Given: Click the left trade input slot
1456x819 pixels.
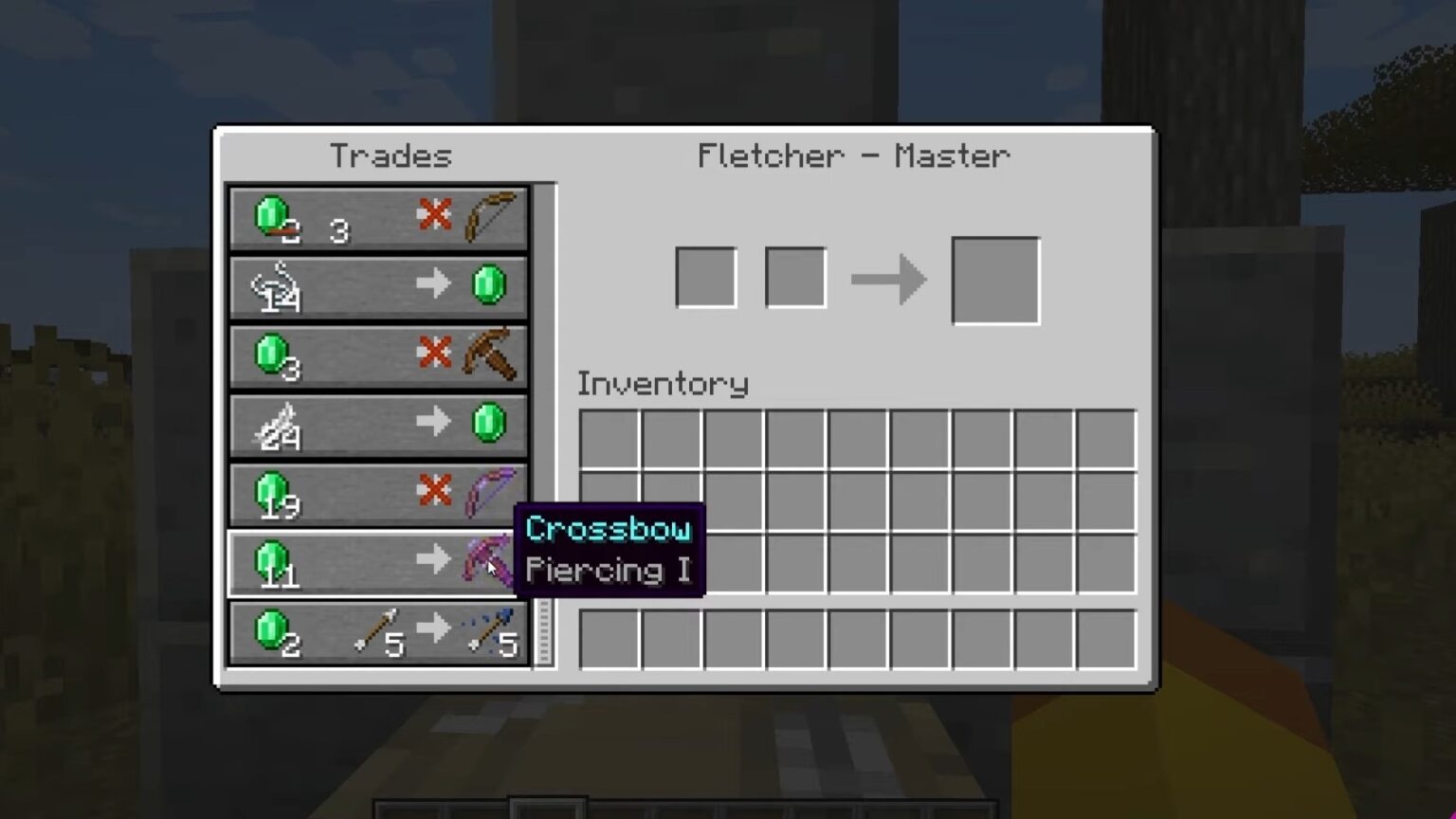Looking at the screenshot, I should tap(704, 276).
